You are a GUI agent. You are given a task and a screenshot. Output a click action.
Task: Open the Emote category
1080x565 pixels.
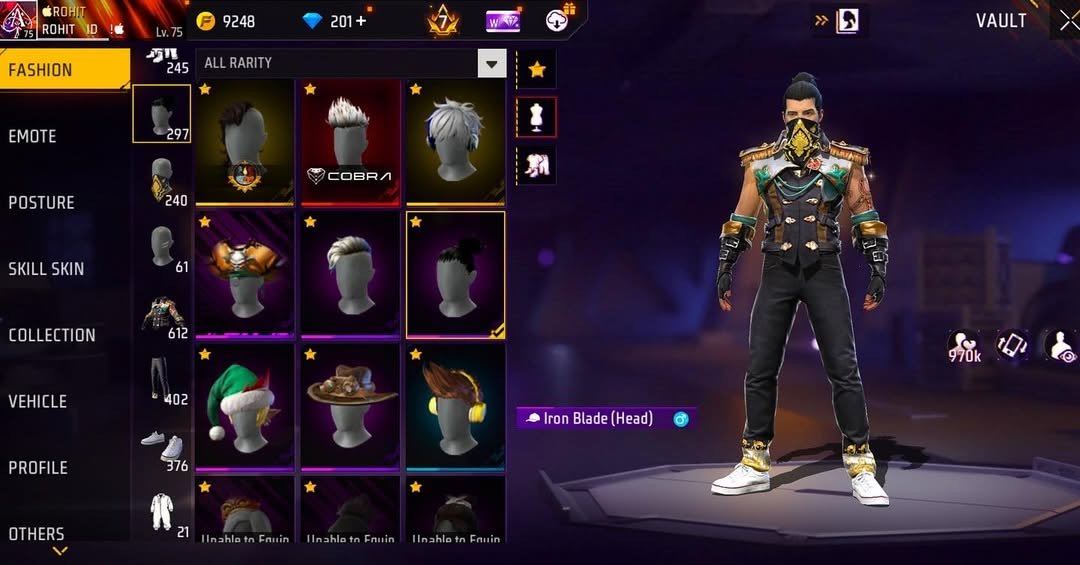point(33,136)
